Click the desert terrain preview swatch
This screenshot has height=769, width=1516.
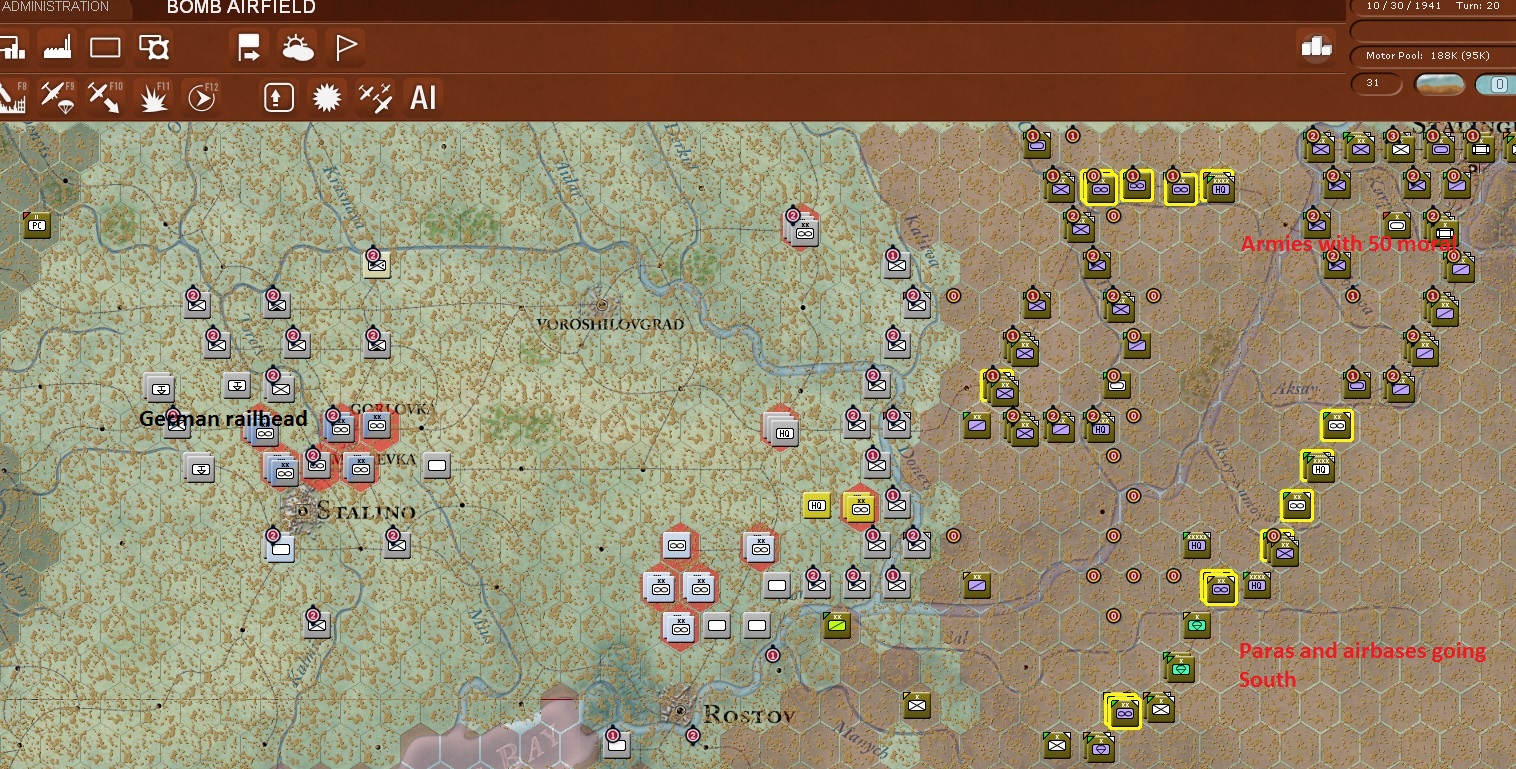(1439, 84)
